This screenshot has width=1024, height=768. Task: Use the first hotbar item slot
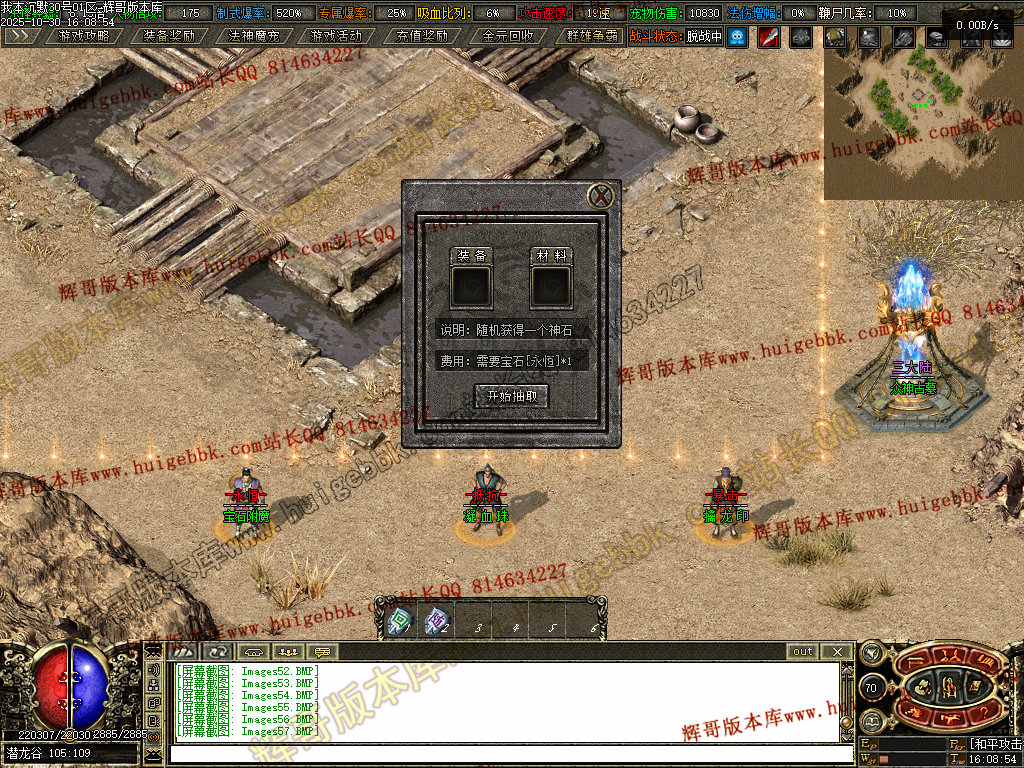[400, 622]
